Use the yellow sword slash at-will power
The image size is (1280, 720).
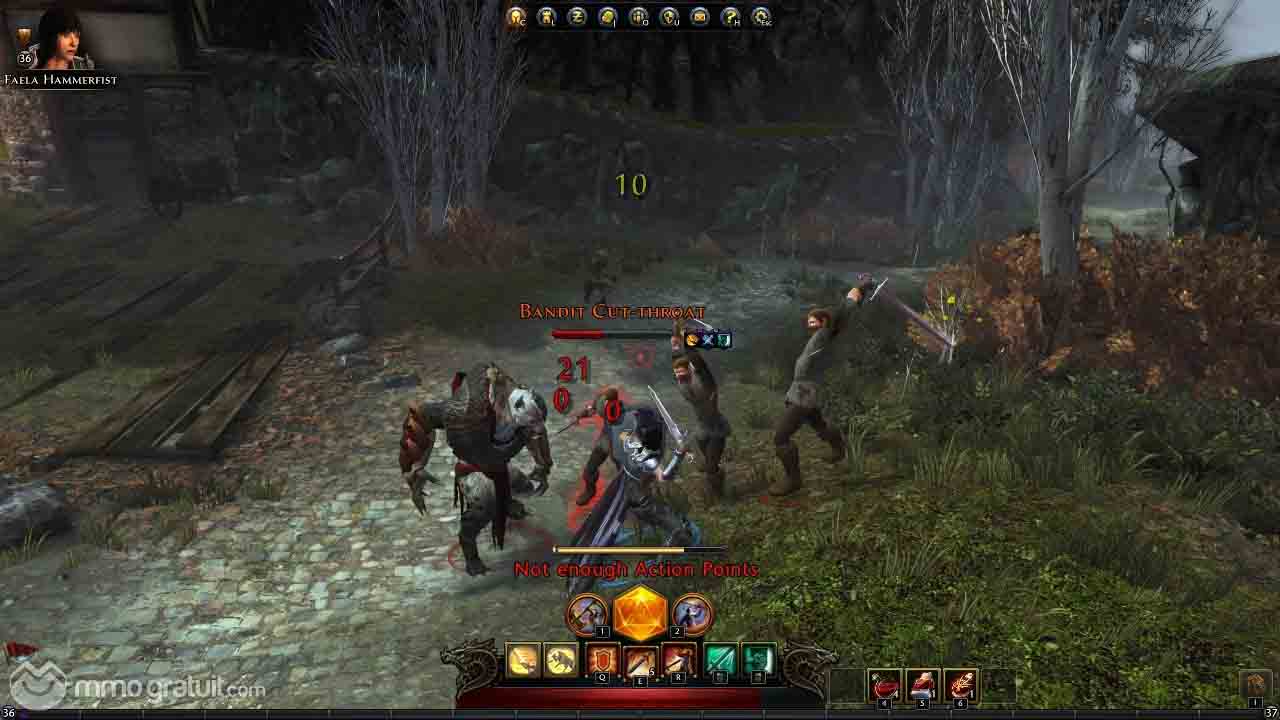coord(523,661)
